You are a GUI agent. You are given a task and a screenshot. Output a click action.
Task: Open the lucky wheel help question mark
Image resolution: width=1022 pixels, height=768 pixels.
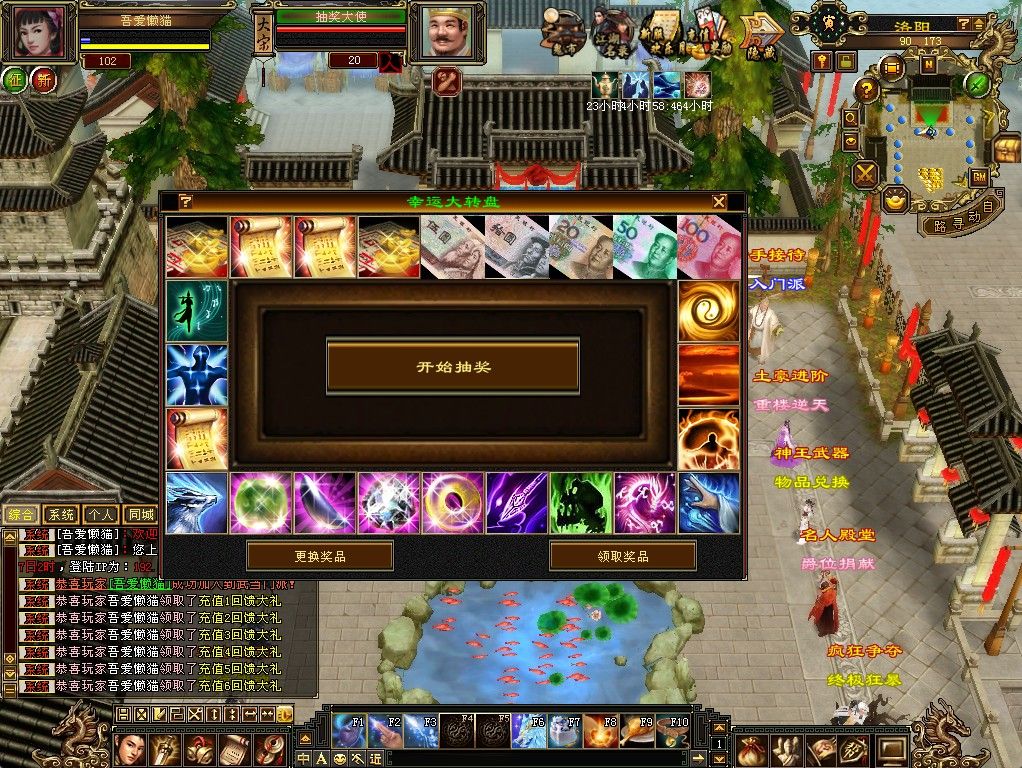[186, 201]
